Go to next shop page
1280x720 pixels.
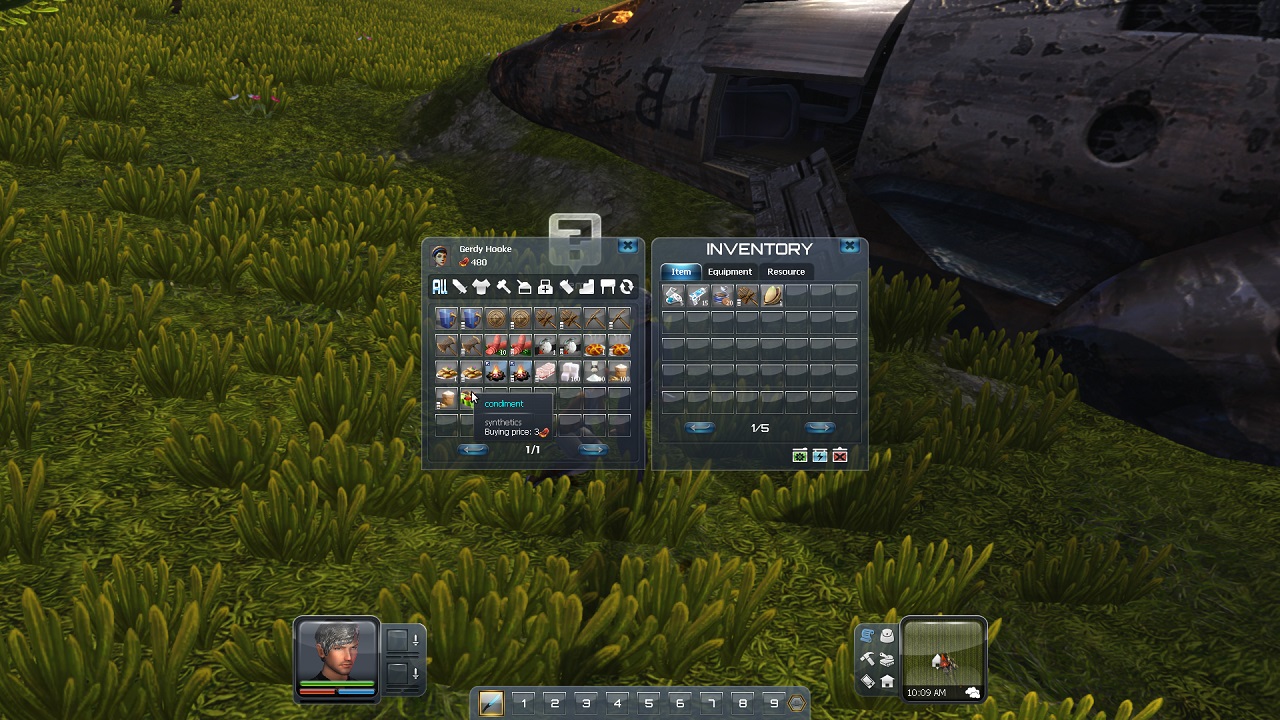593,450
